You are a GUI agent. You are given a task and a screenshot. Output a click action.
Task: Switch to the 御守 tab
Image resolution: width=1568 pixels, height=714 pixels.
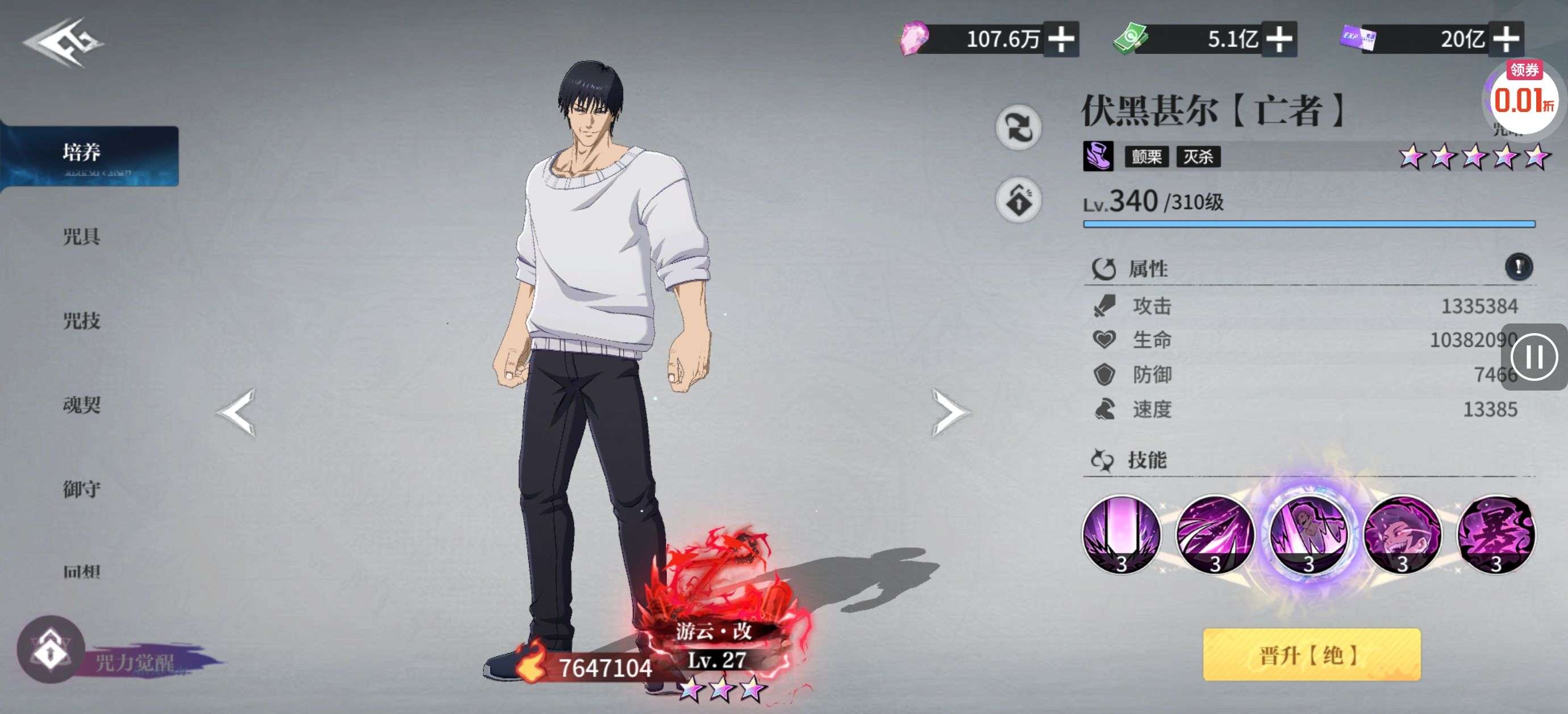tap(82, 488)
